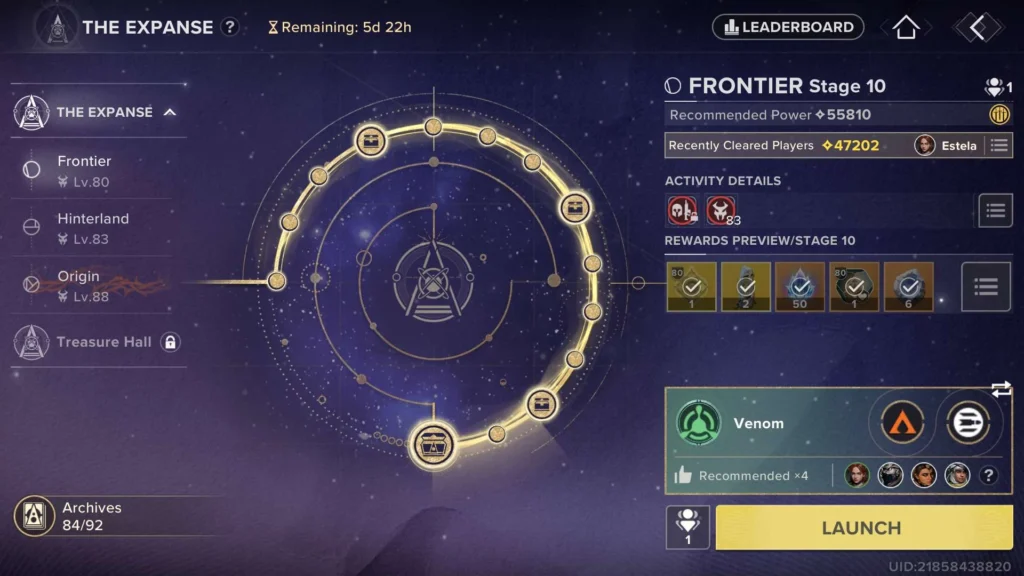Viewport: 1024px width, 576px height.
Task: Select the large highlighted chest stage node
Action: tap(434, 442)
